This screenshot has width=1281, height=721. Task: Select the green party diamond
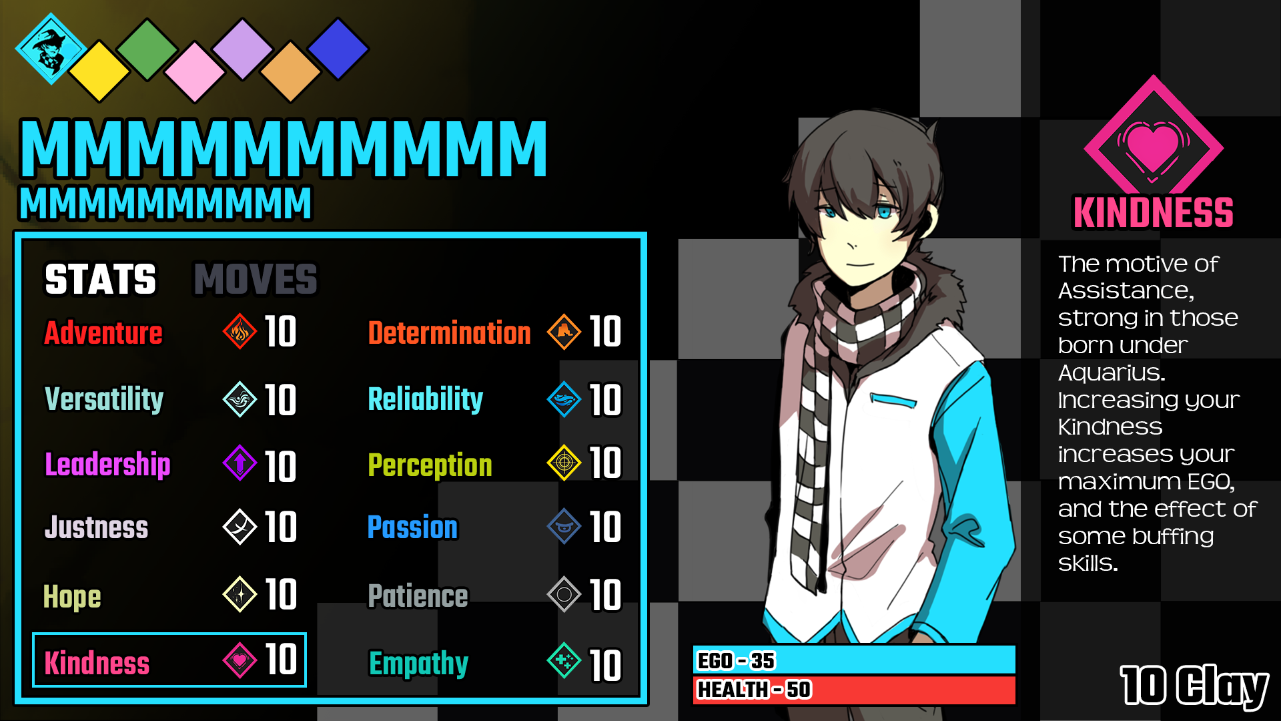click(147, 49)
